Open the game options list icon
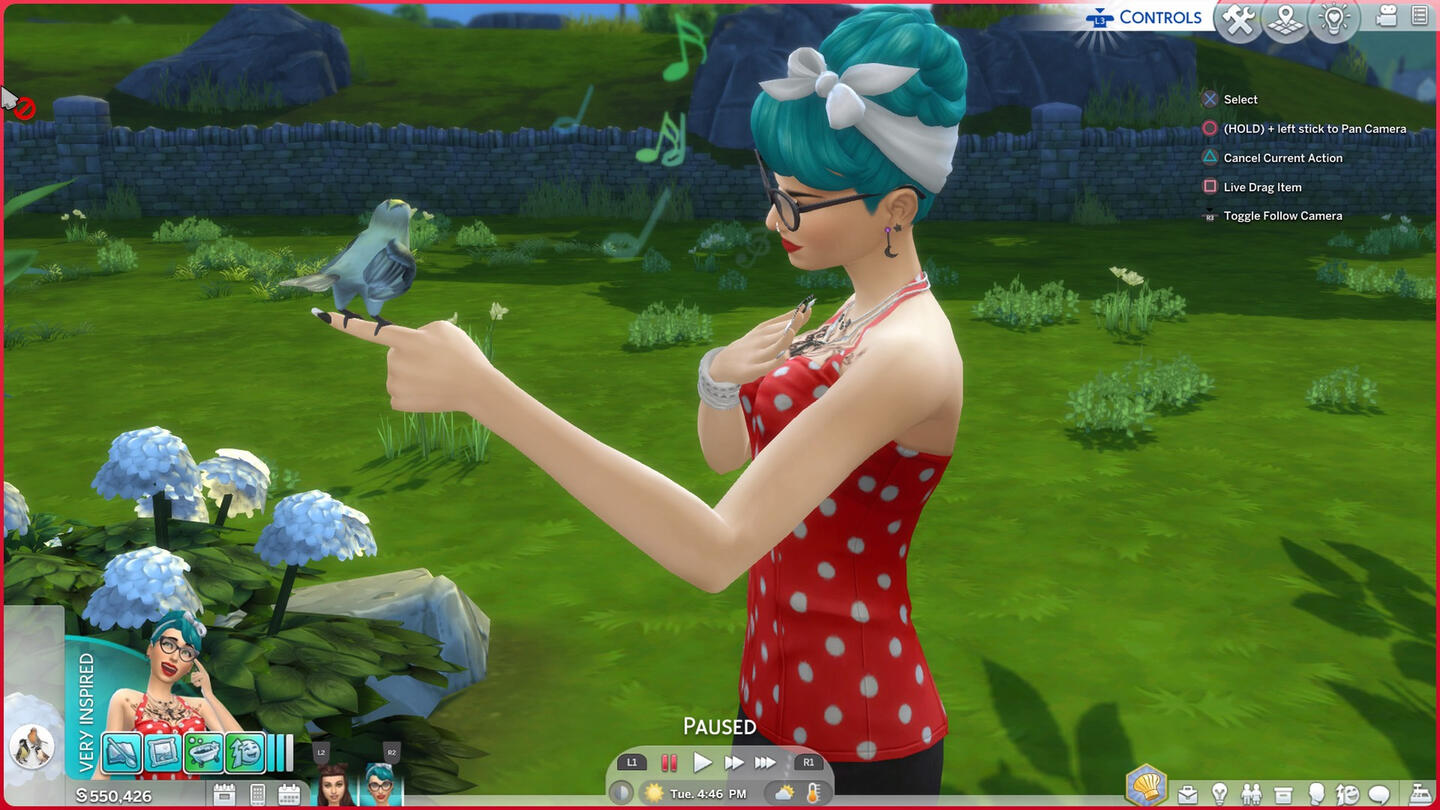Image resolution: width=1440 pixels, height=810 pixels. [x=1420, y=16]
